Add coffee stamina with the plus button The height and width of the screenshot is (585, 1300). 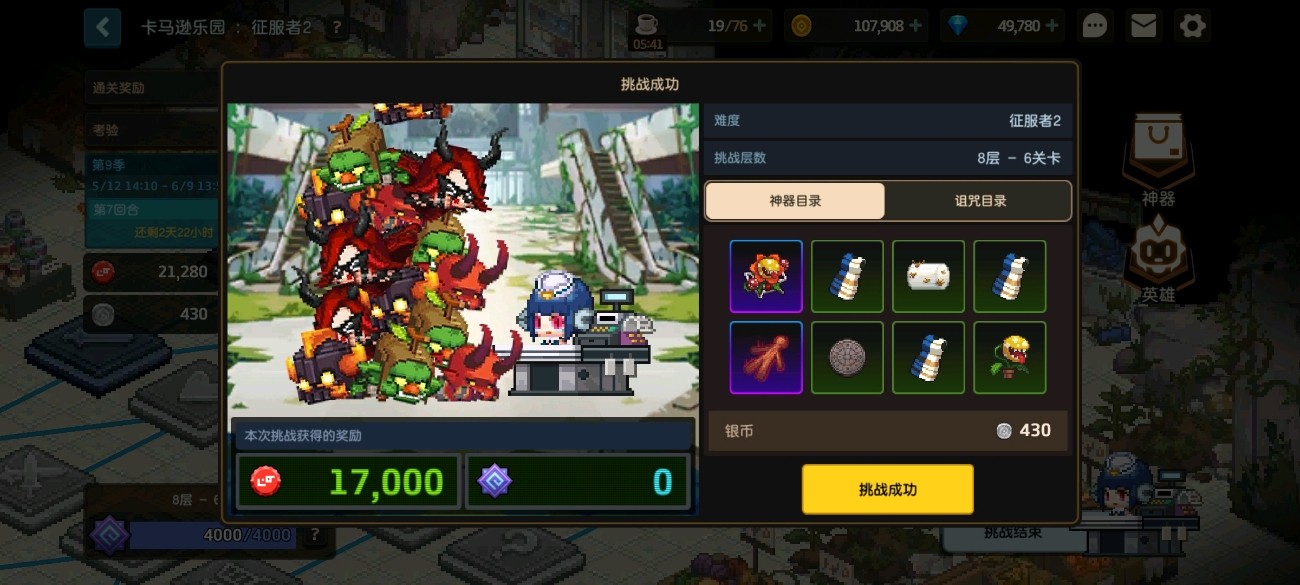762,26
